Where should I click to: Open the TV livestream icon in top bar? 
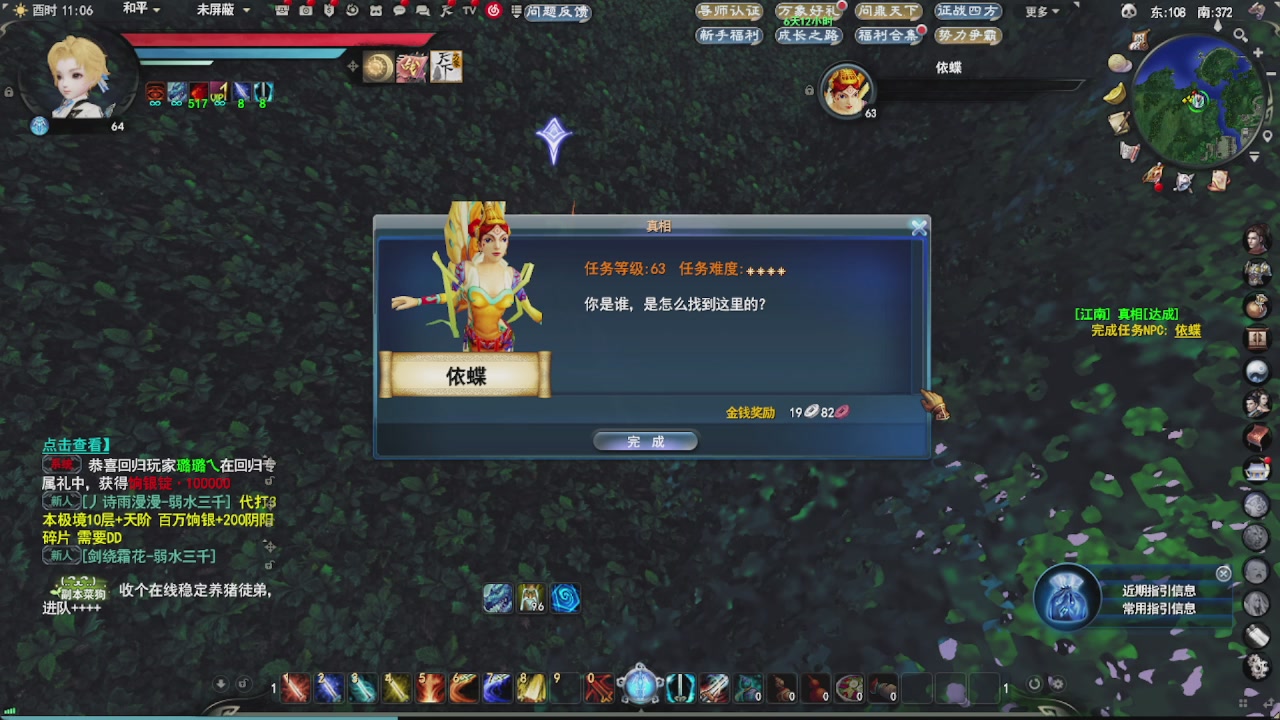click(x=468, y=12)
